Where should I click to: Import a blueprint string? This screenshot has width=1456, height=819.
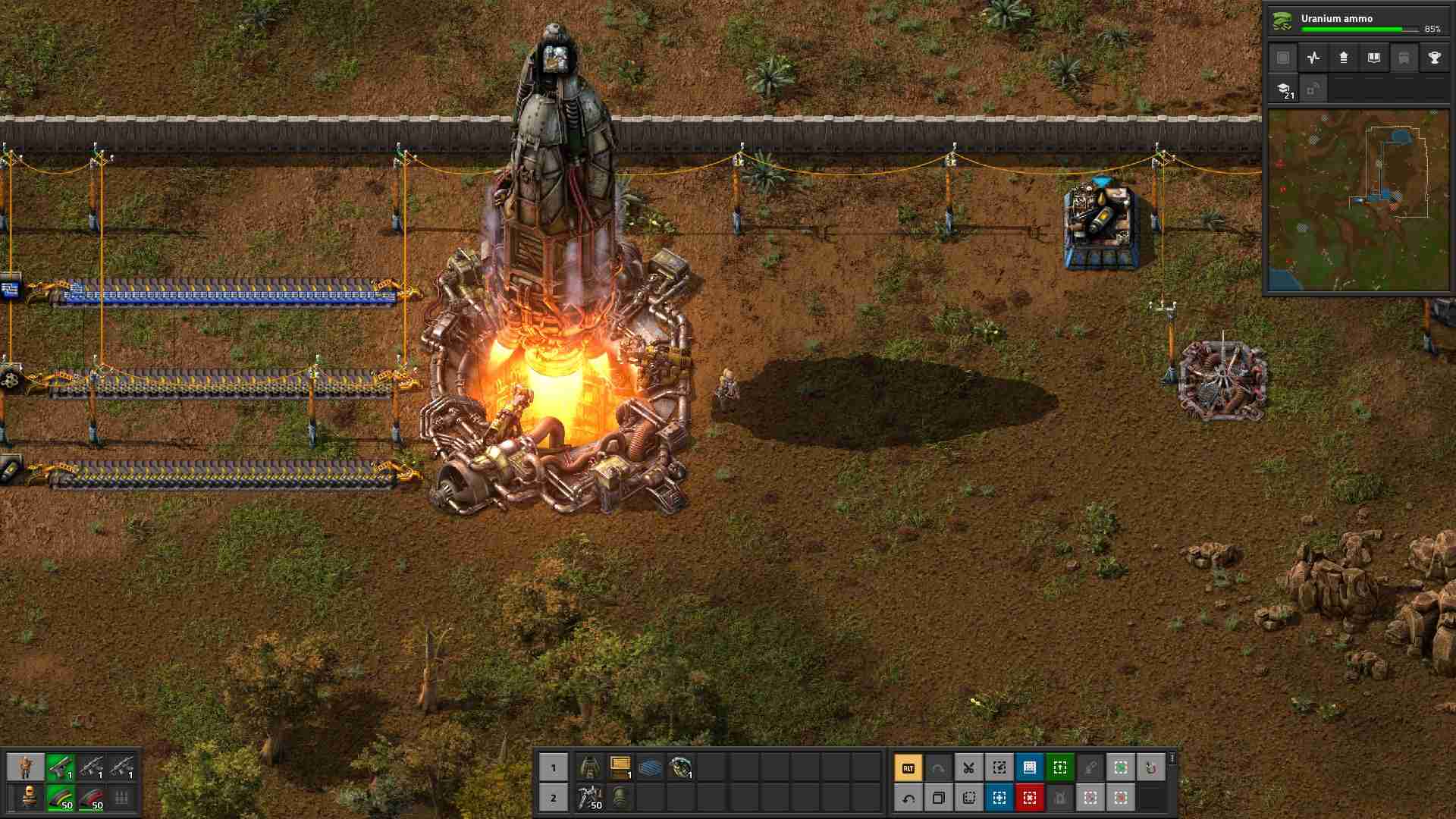click(1060, 767)
